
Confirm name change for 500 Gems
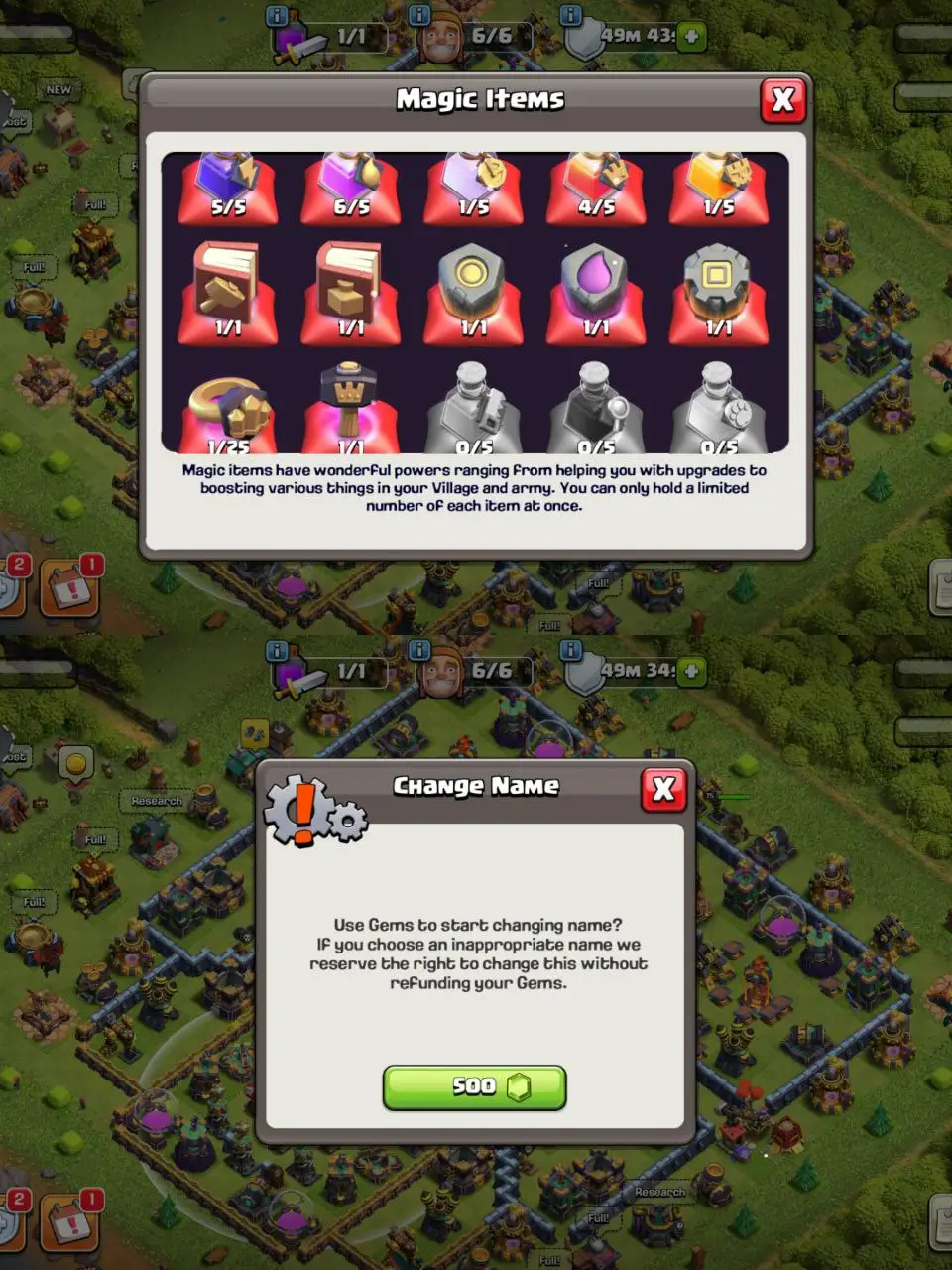(474, 1087)
